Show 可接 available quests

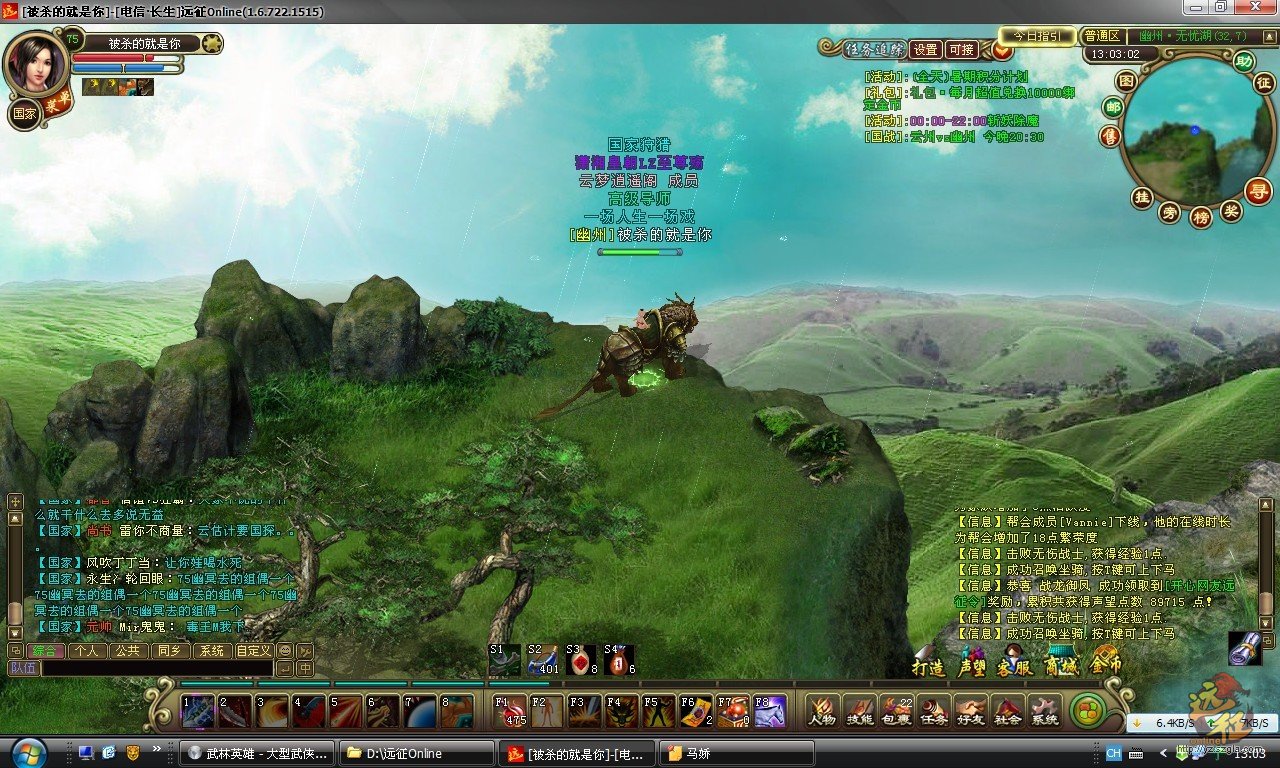coord(961,49)
